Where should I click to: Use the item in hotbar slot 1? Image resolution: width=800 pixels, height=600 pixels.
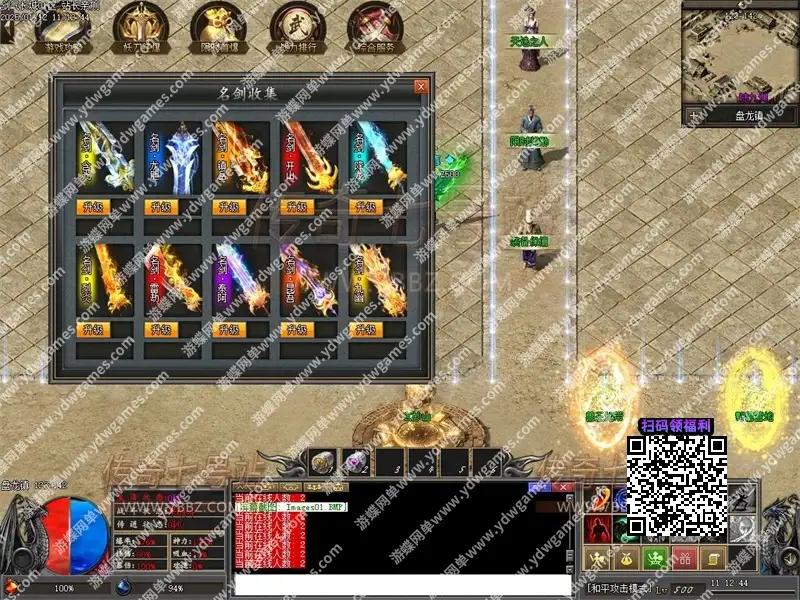coord(324,462)
